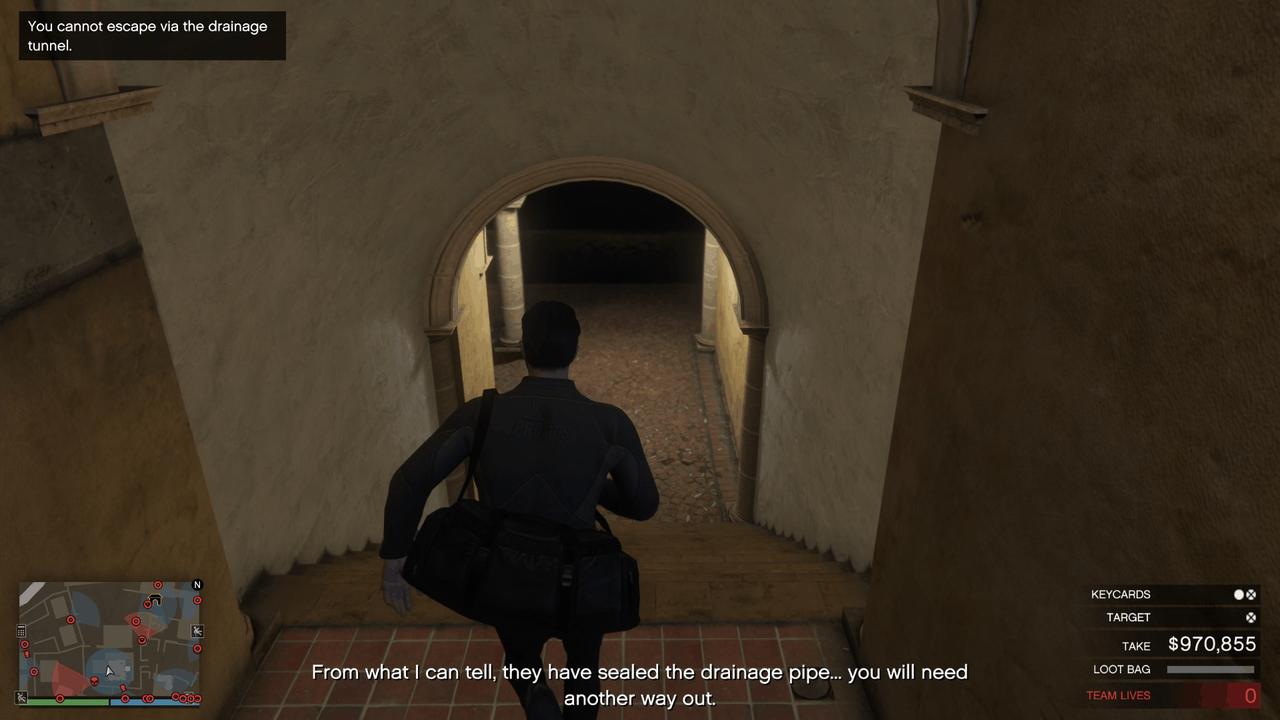1280x720 pixels.
Task: Click the white player cursor arrow on the minimap
Action: pos(109,671)
